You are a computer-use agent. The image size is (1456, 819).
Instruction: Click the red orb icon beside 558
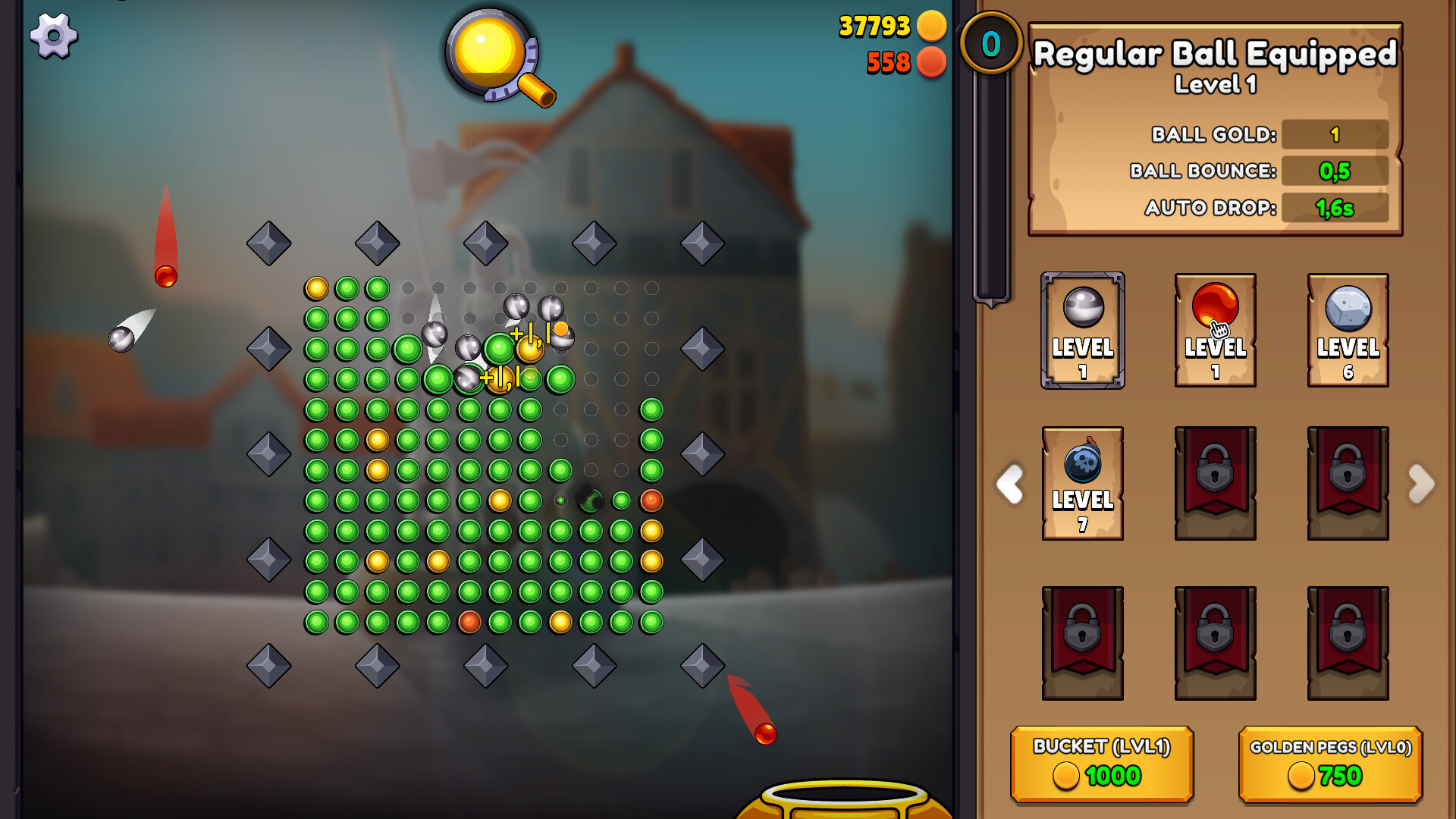[932, 63]
